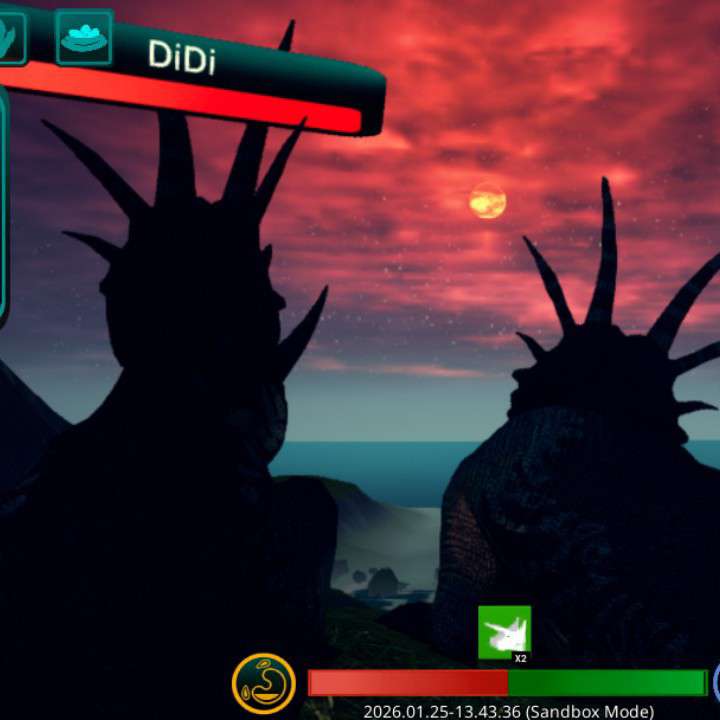720x720 pixels.
Task: Select the green dinosaur head x2 icon
Action: (504, 633)
